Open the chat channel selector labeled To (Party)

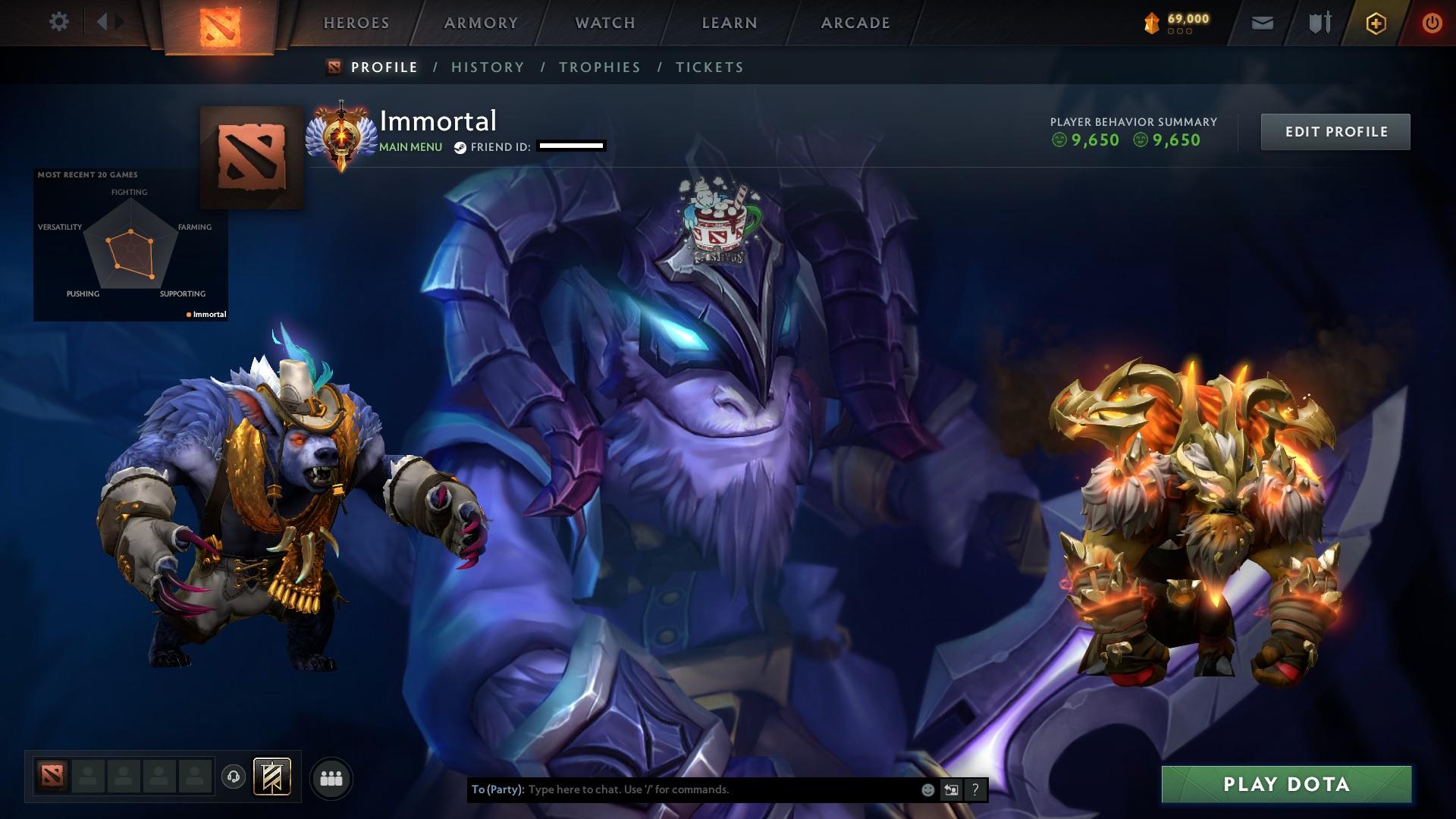pyautogui.click(x=497, y=789)
